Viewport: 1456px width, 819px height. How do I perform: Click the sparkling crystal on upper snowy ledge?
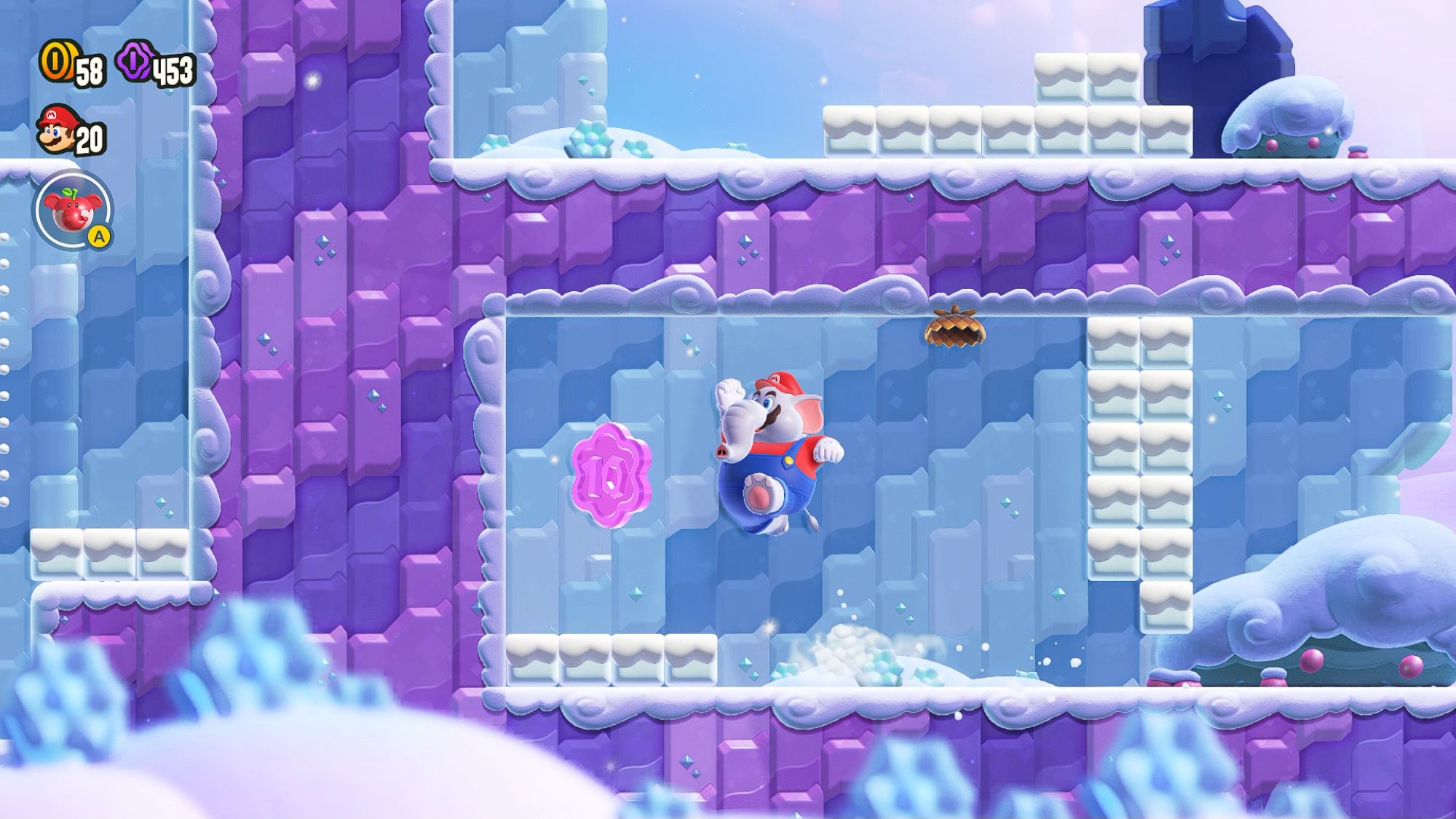point(590,138)
